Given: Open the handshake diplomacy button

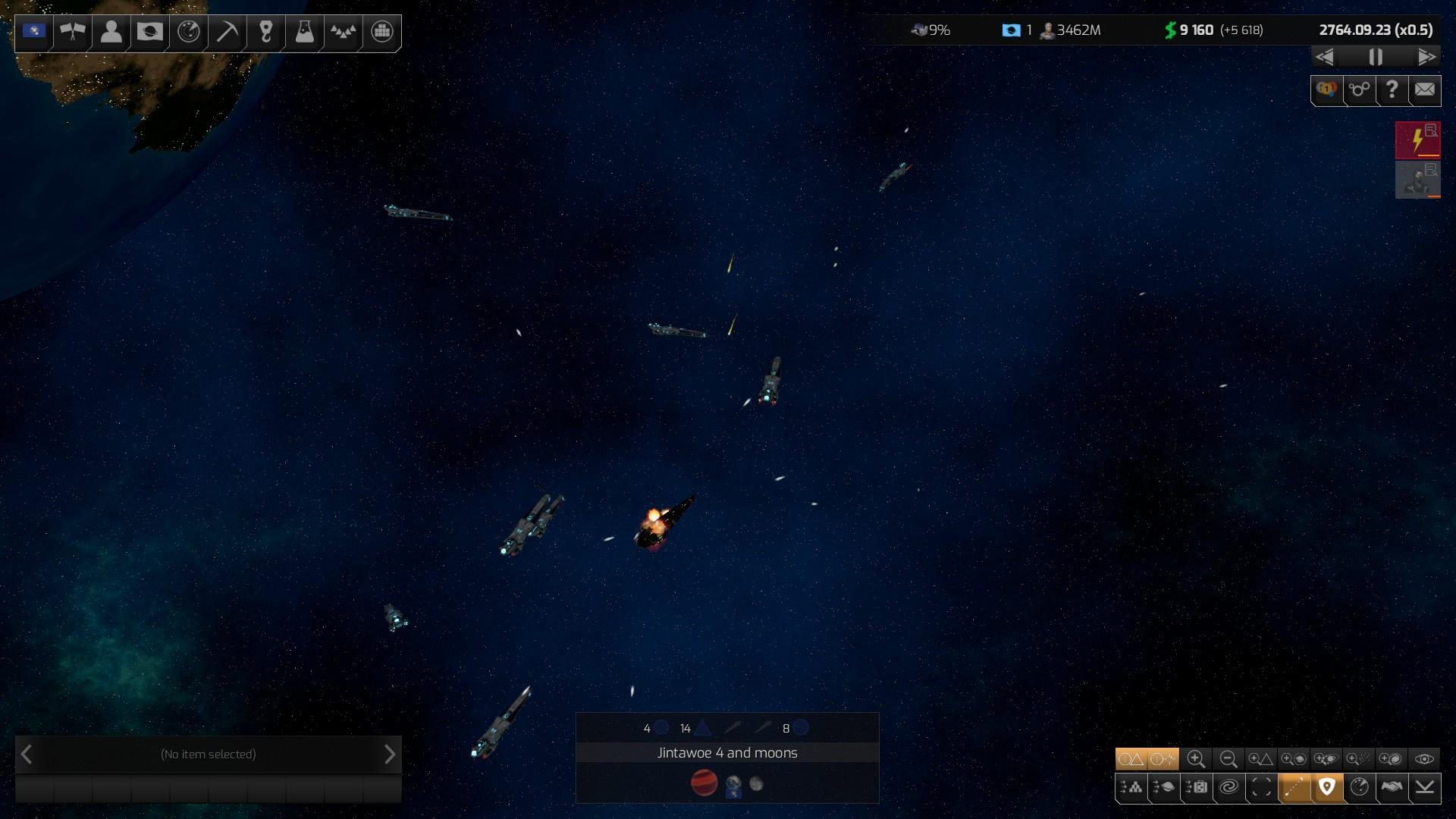Looking at the screenshot, I should point(1392,788).
